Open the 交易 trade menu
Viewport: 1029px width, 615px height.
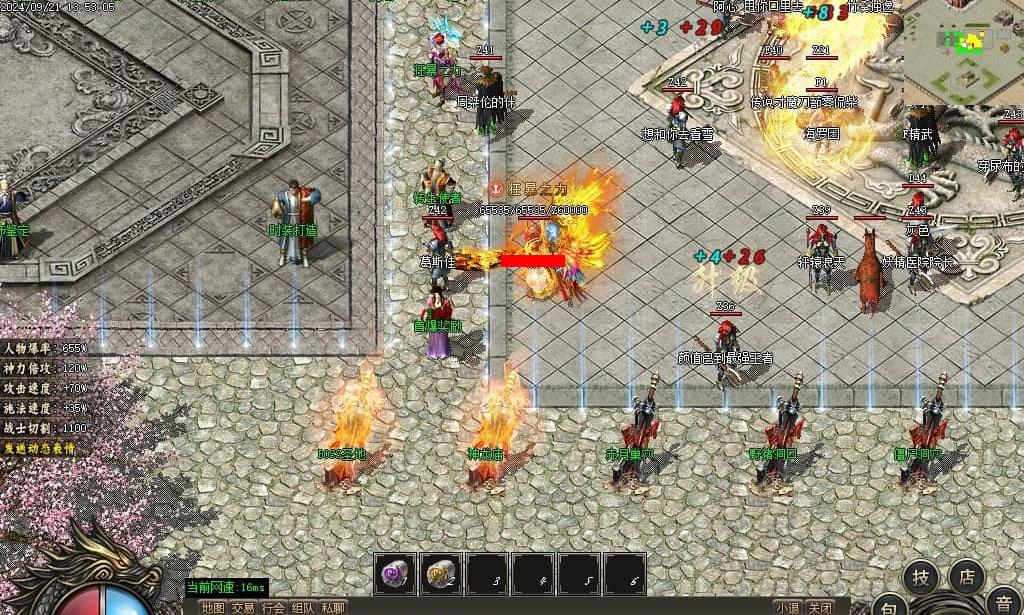[243, 607]
